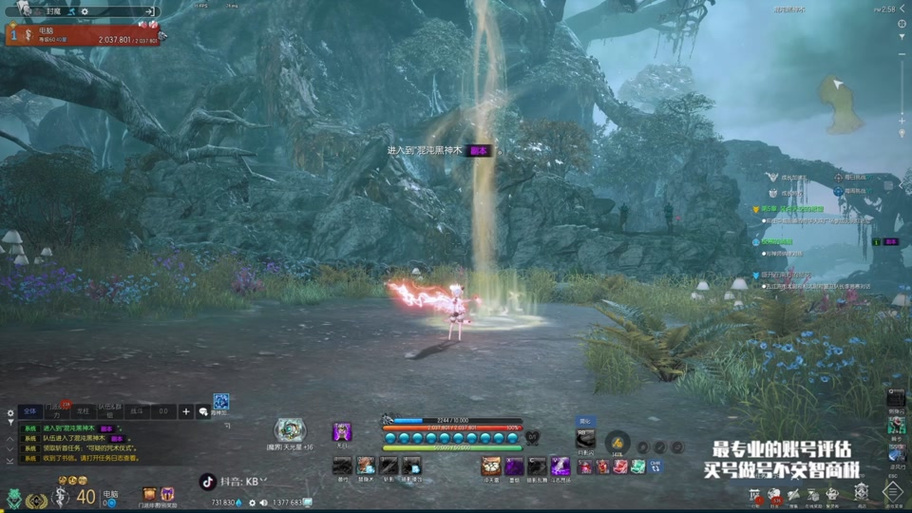This screenshot has height=513, width=912.
Task: Select the chapter 5 main quest tracker entry
Action: [790, 210]
